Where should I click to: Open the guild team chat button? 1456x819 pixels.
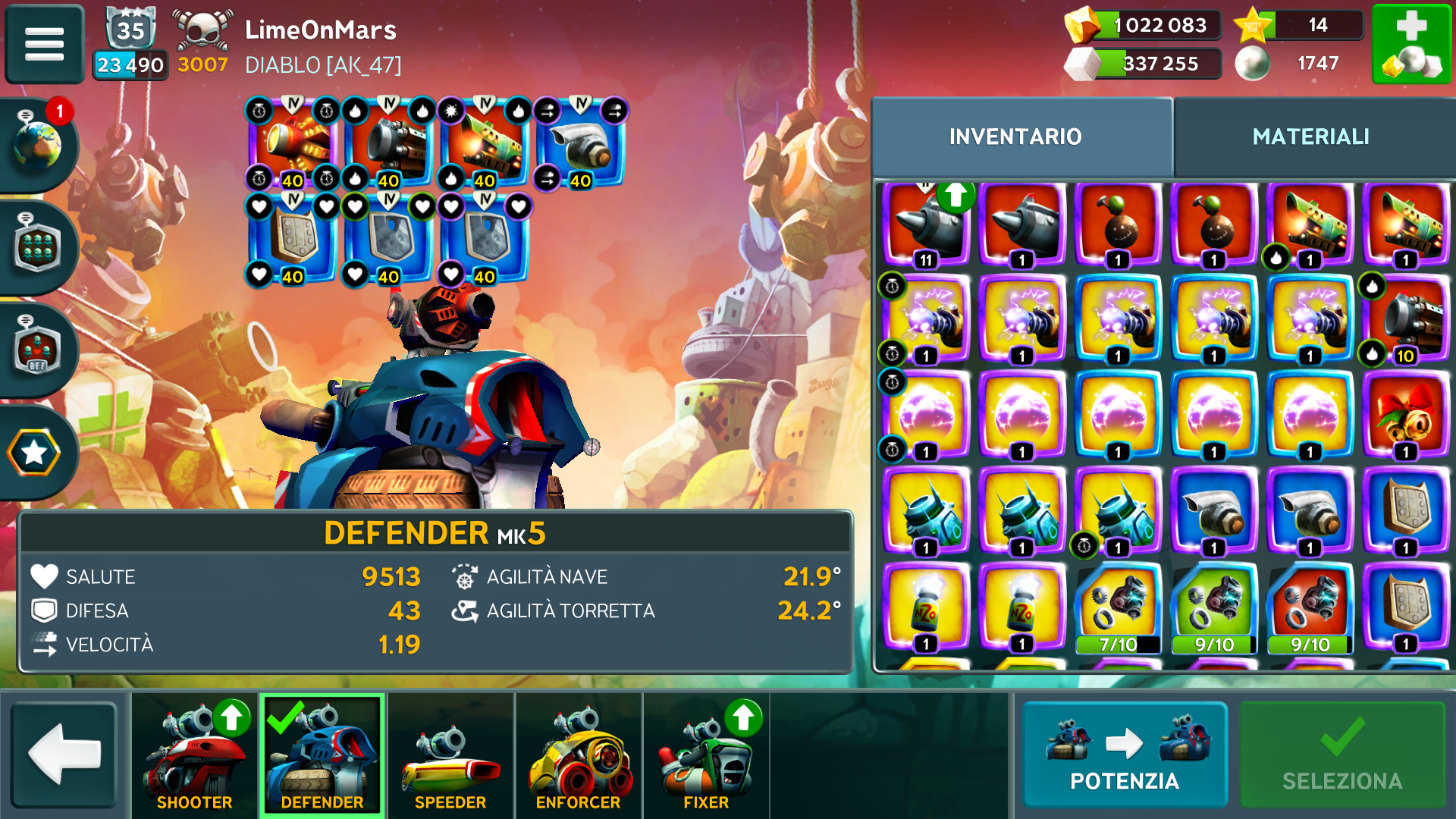point(38,246)
